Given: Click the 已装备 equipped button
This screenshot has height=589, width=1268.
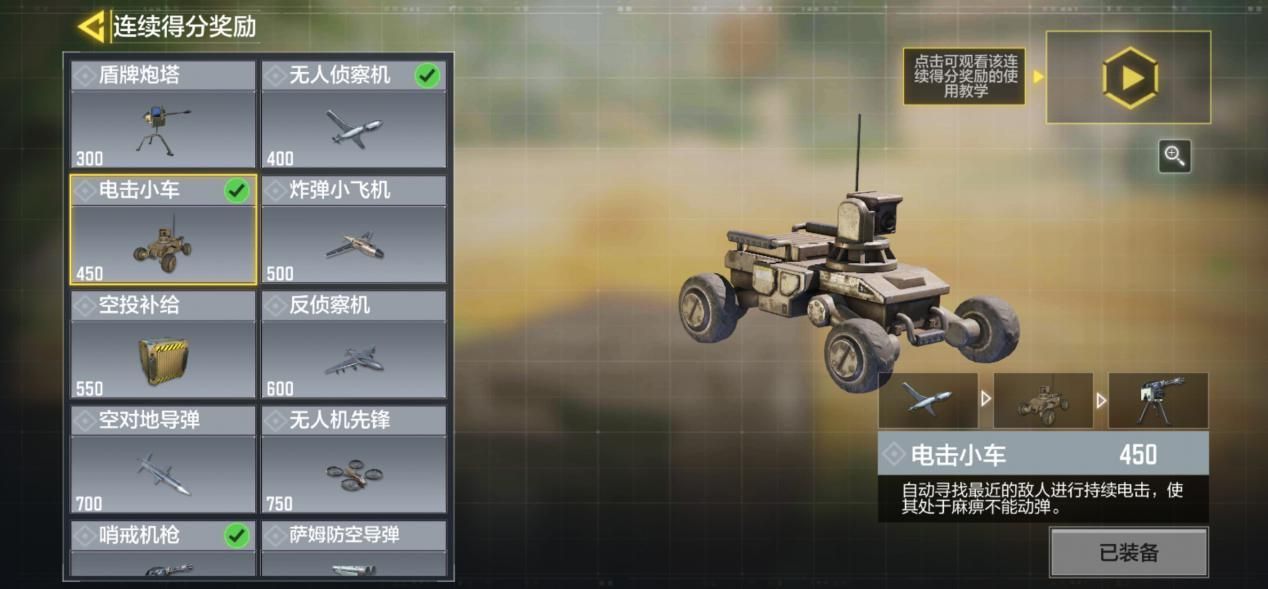Looking at the screenshot, I should (1128, 553).
